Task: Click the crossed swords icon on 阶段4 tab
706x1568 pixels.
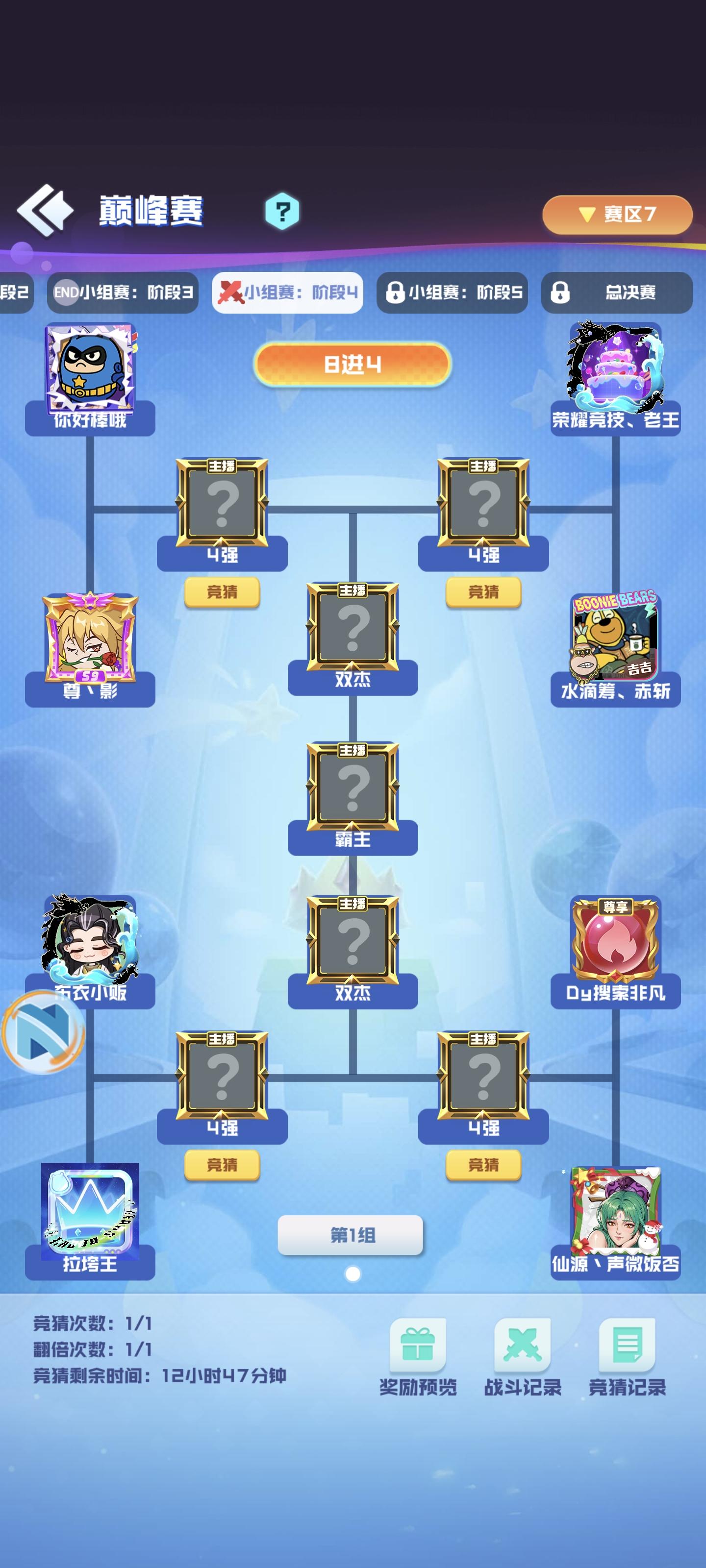Action: click(231, 291)
